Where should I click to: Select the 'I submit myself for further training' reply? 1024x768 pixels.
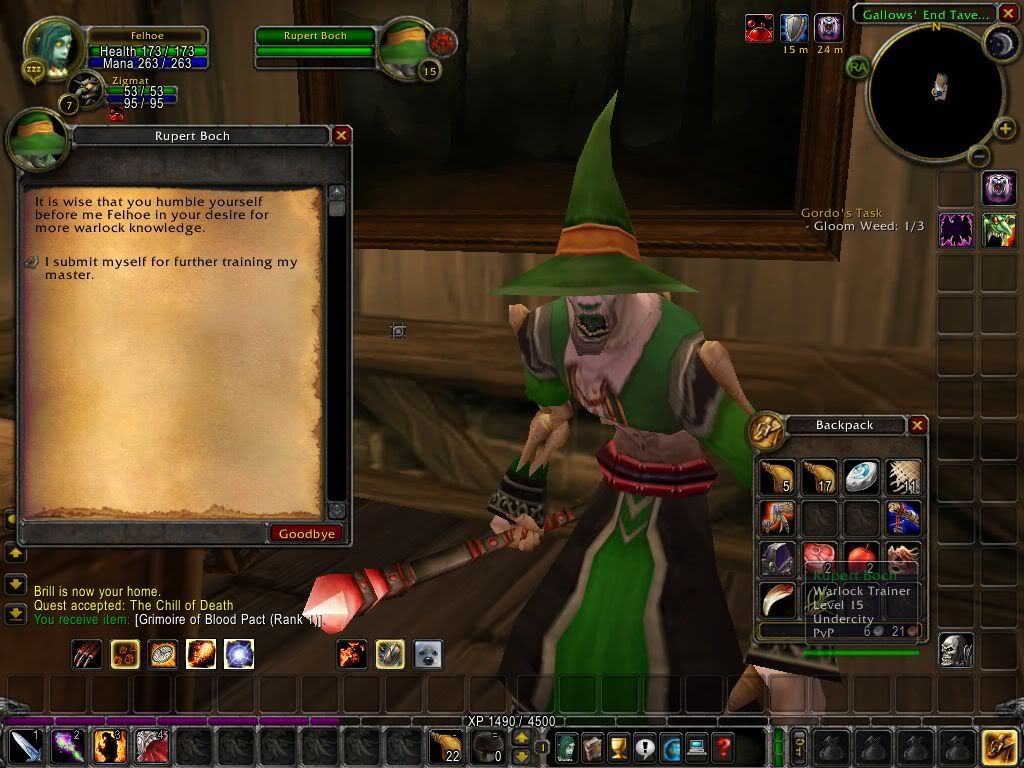pyautogui.click(x=170, y=268)
